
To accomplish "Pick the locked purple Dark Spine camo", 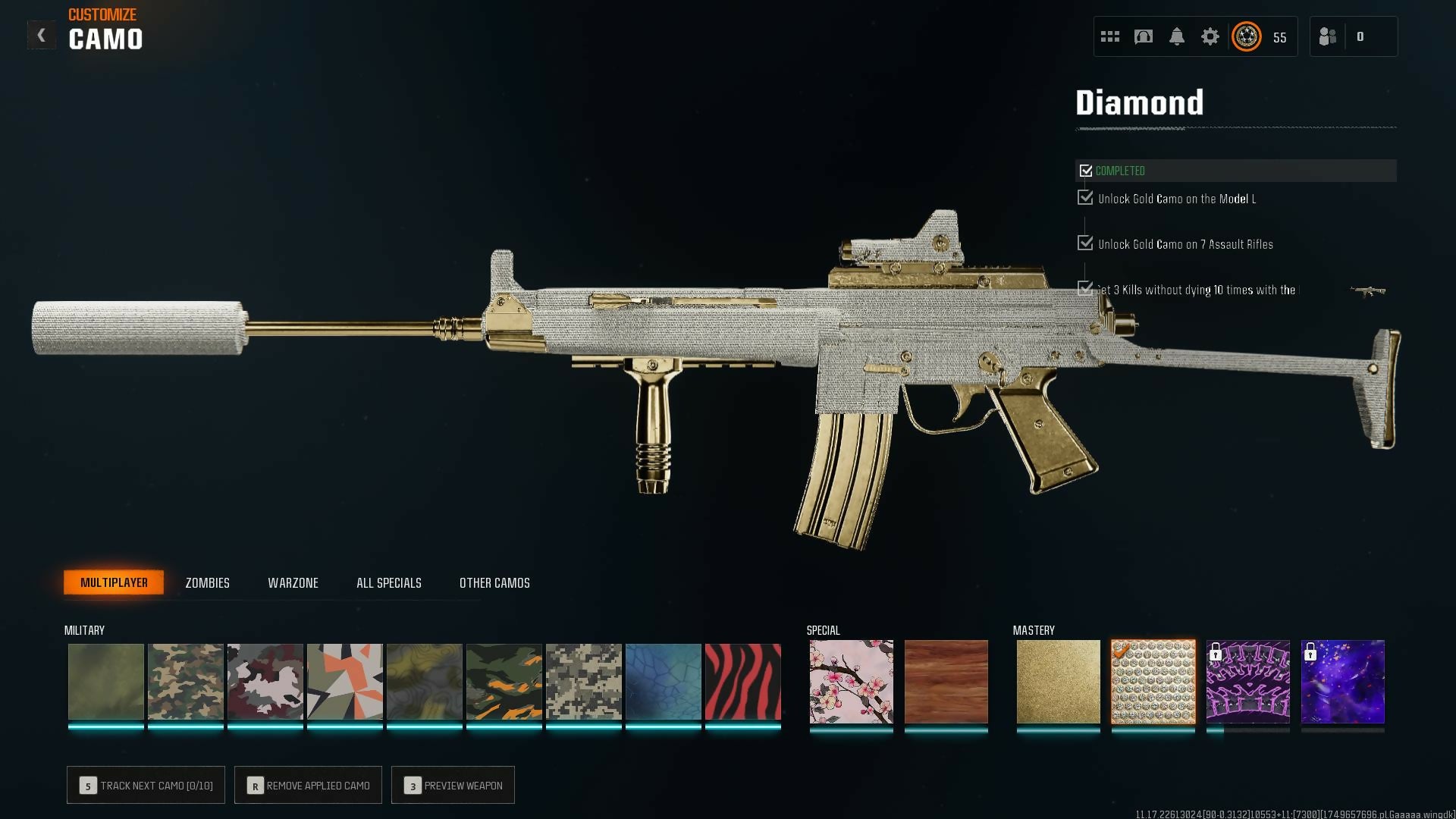I will point(1247,682).
